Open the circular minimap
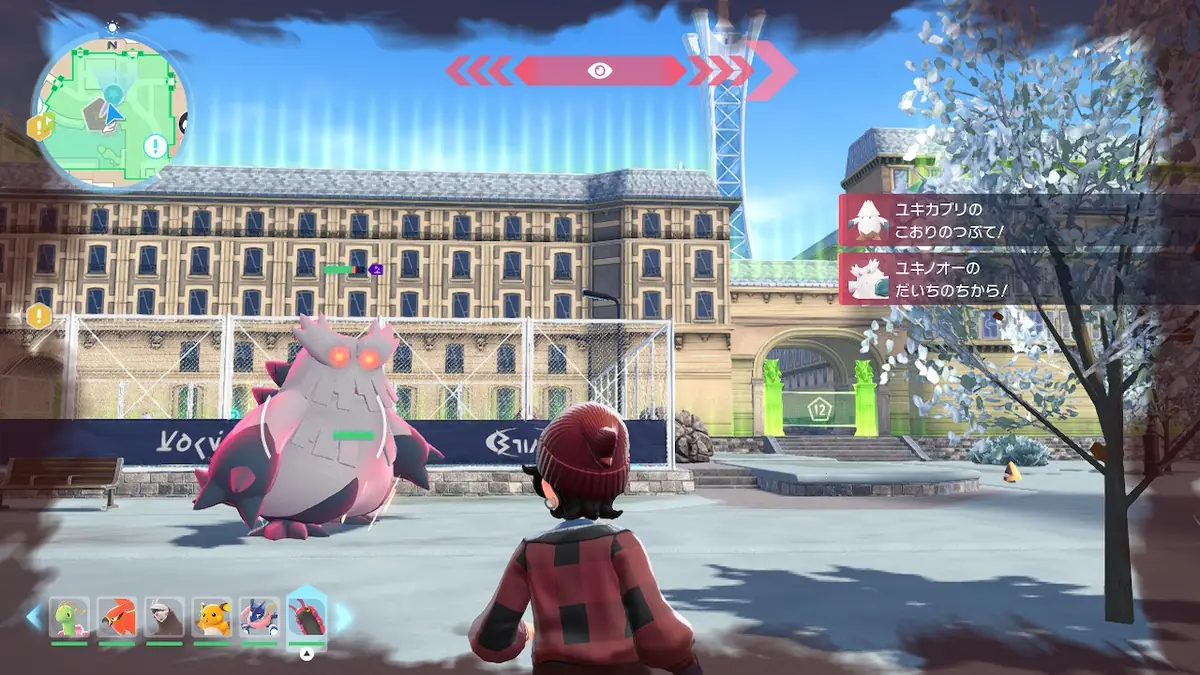Viewport: 1200px width, 675px height. (x=112, y=112)
